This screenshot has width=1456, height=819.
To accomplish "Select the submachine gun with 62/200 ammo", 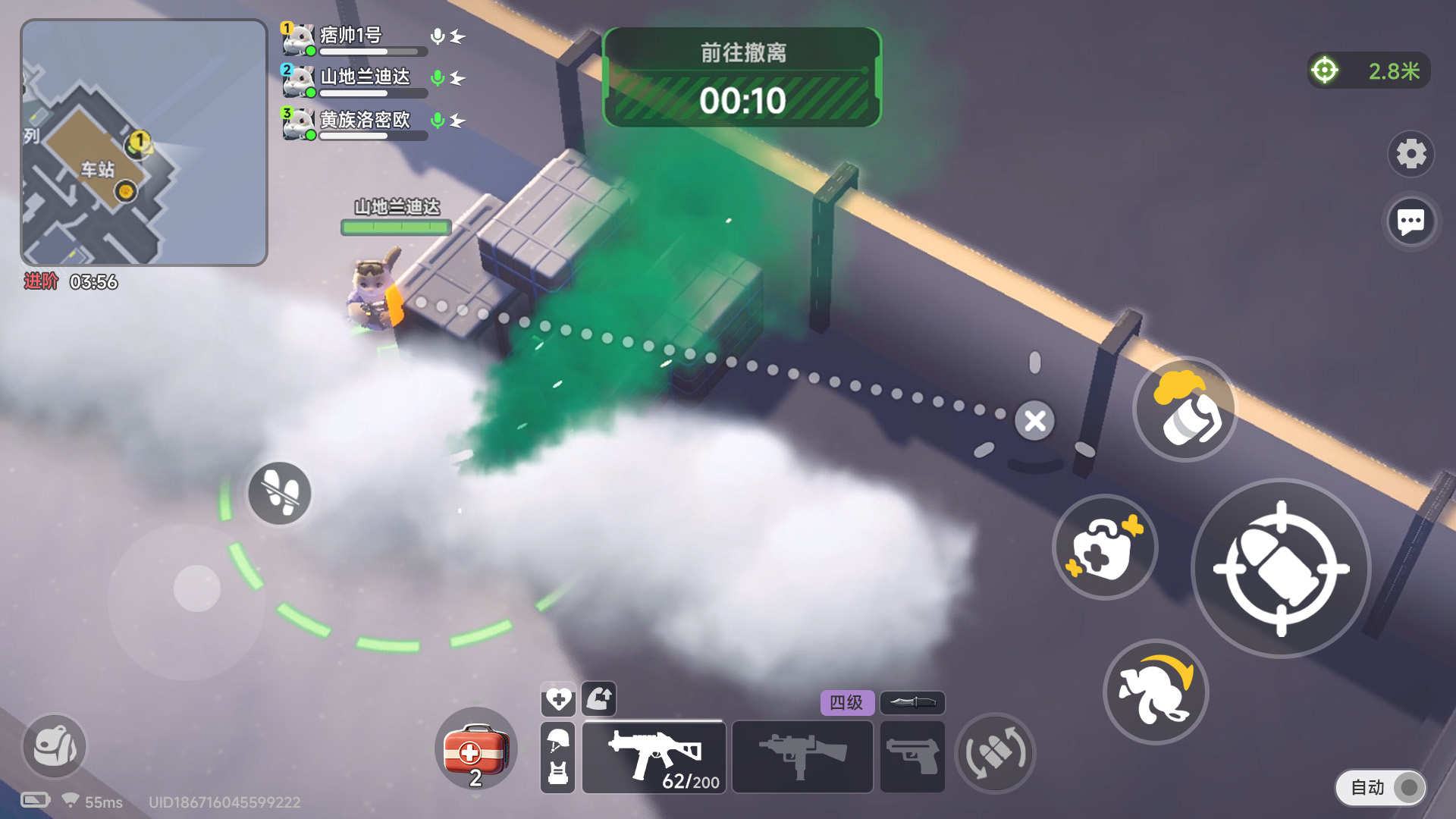I will 654,757.
